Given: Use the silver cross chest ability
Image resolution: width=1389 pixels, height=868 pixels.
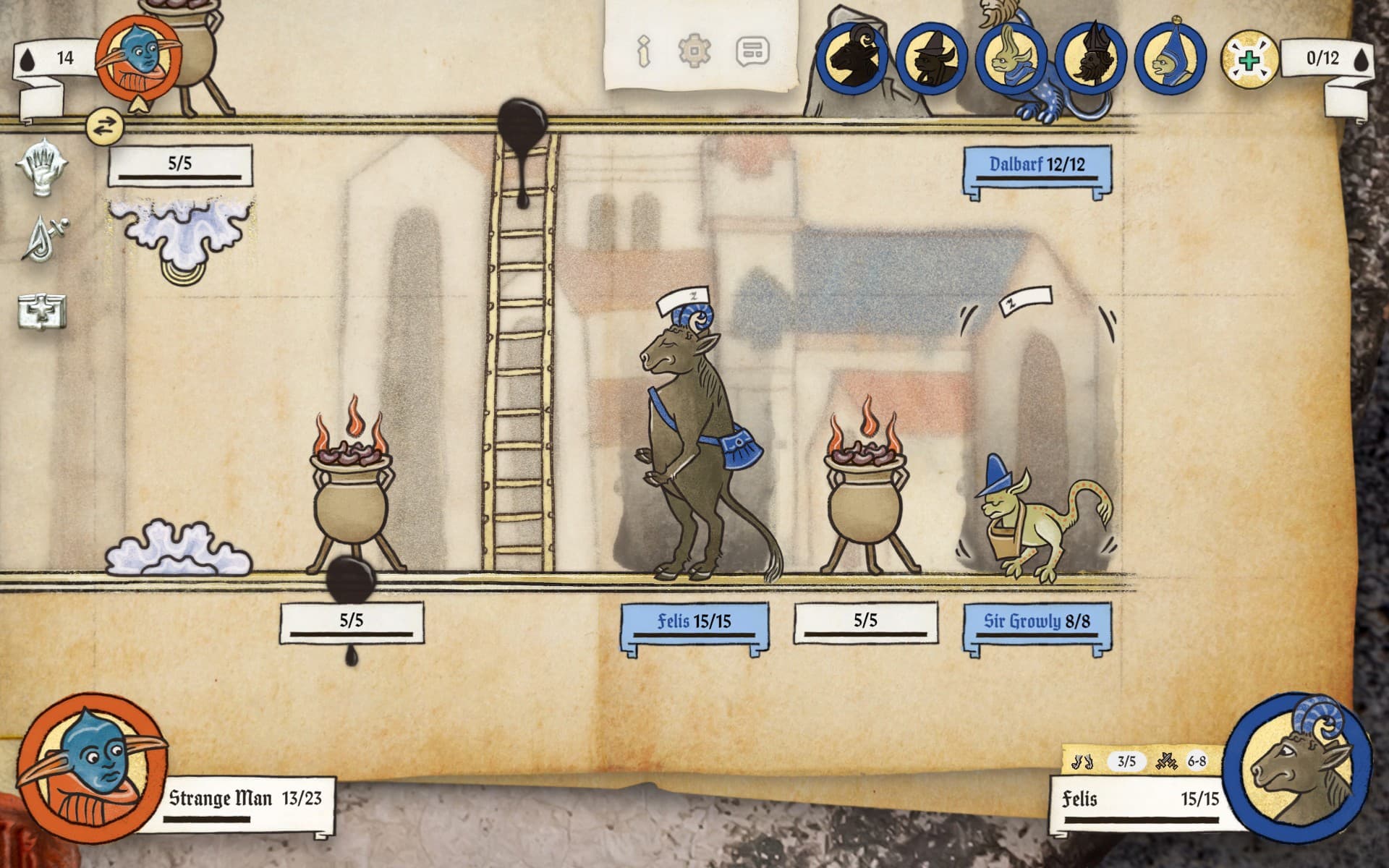Looking at the screenshot, I should pyautogui.click(x=42, y=311).
